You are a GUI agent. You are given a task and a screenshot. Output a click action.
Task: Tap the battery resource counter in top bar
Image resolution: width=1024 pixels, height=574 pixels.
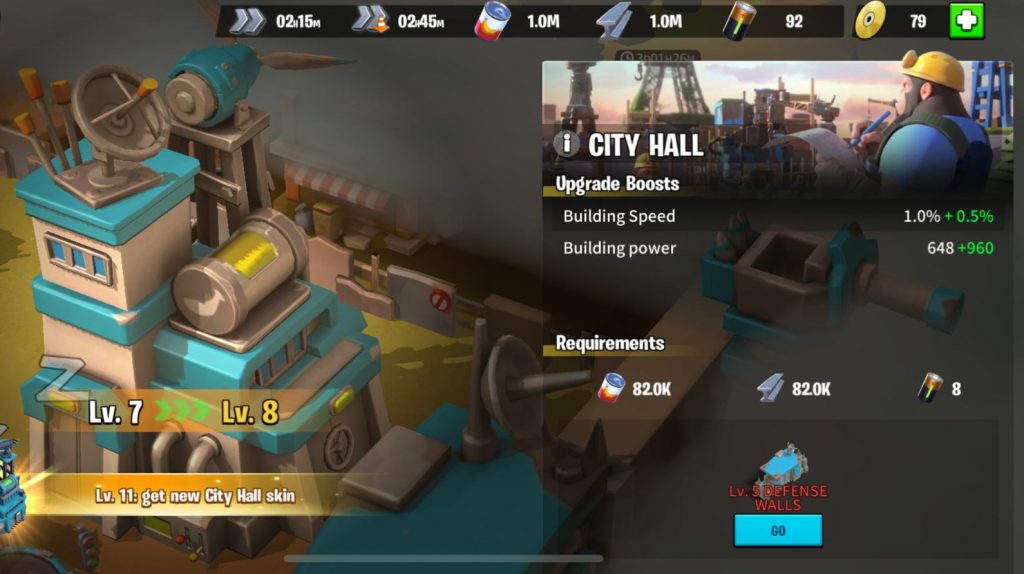coord(742,21)
